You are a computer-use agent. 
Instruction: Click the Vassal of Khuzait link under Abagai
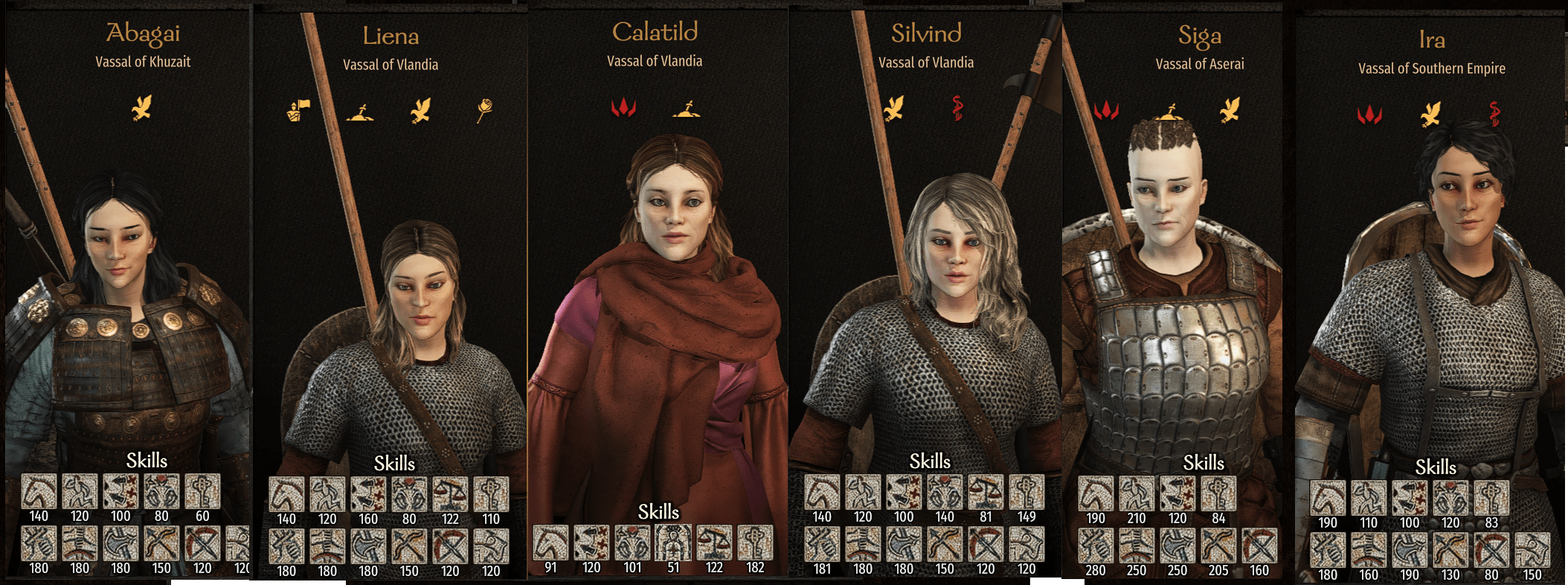142,62
